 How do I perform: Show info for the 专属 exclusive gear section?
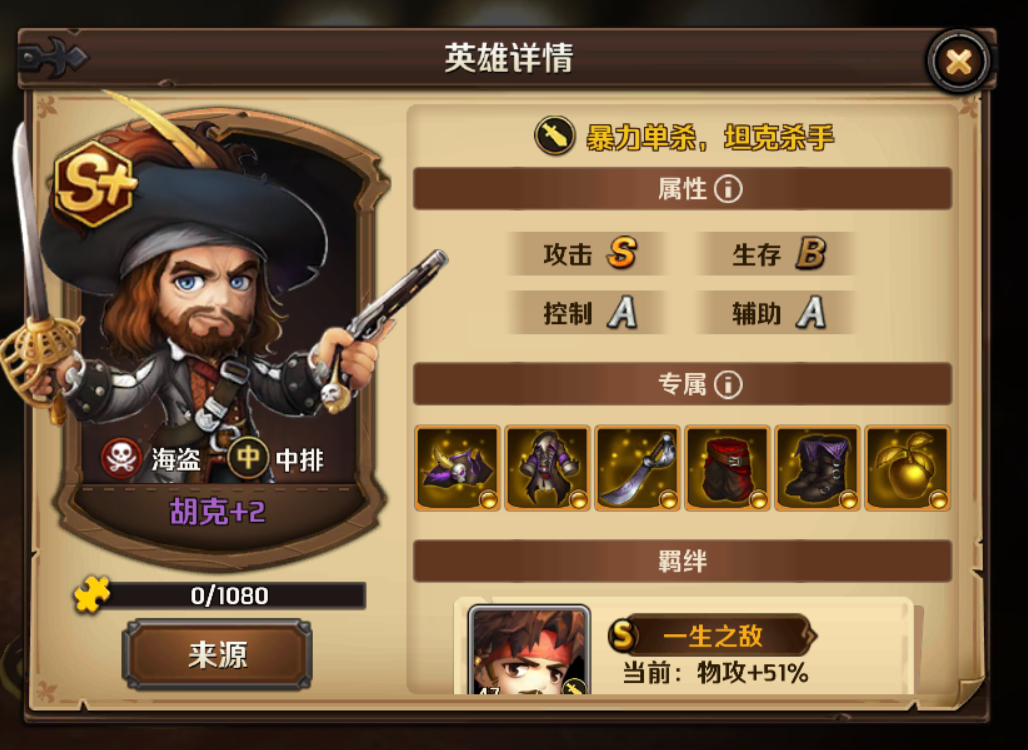coord(728,384)
